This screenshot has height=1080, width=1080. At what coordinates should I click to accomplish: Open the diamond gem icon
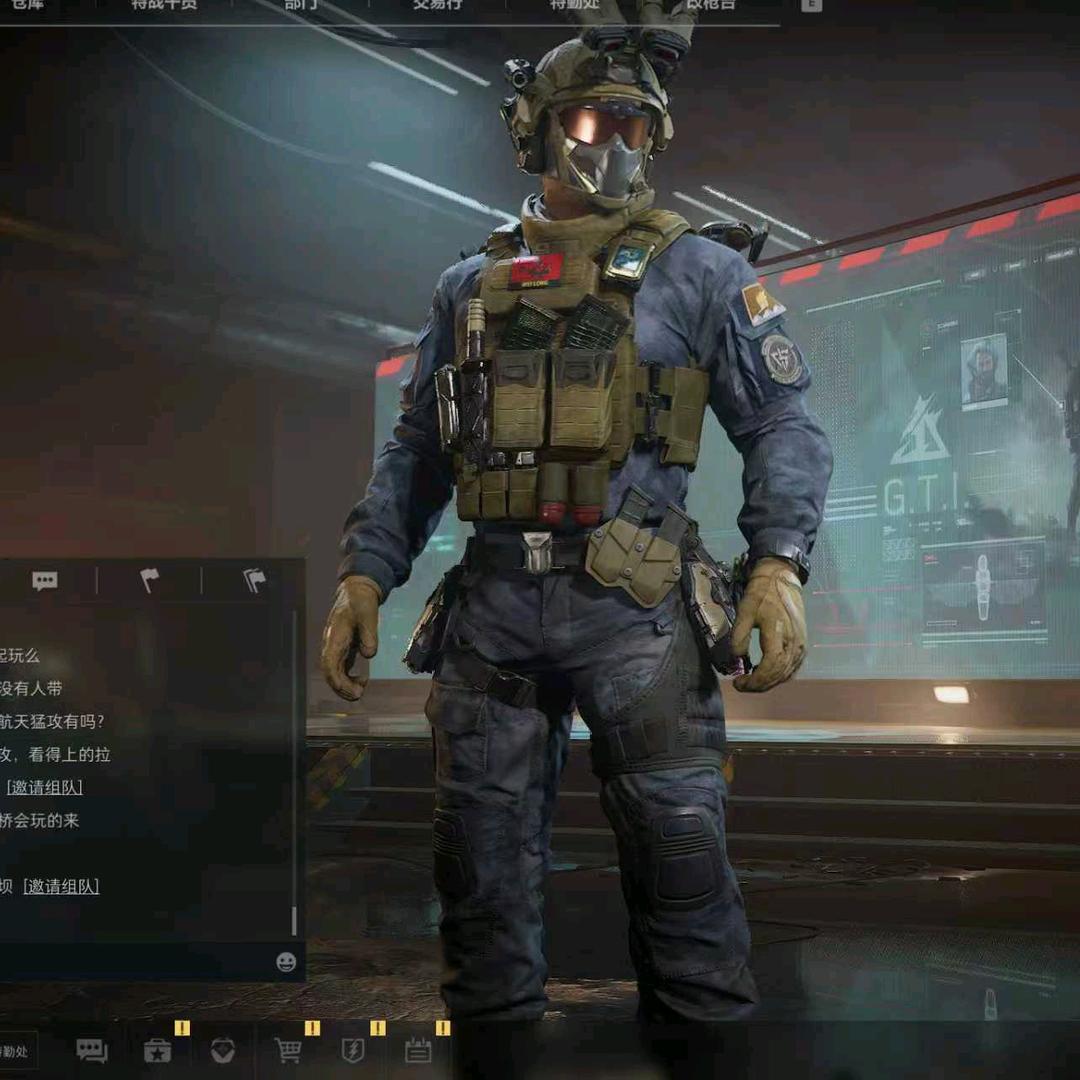[x=223, y=1050]
